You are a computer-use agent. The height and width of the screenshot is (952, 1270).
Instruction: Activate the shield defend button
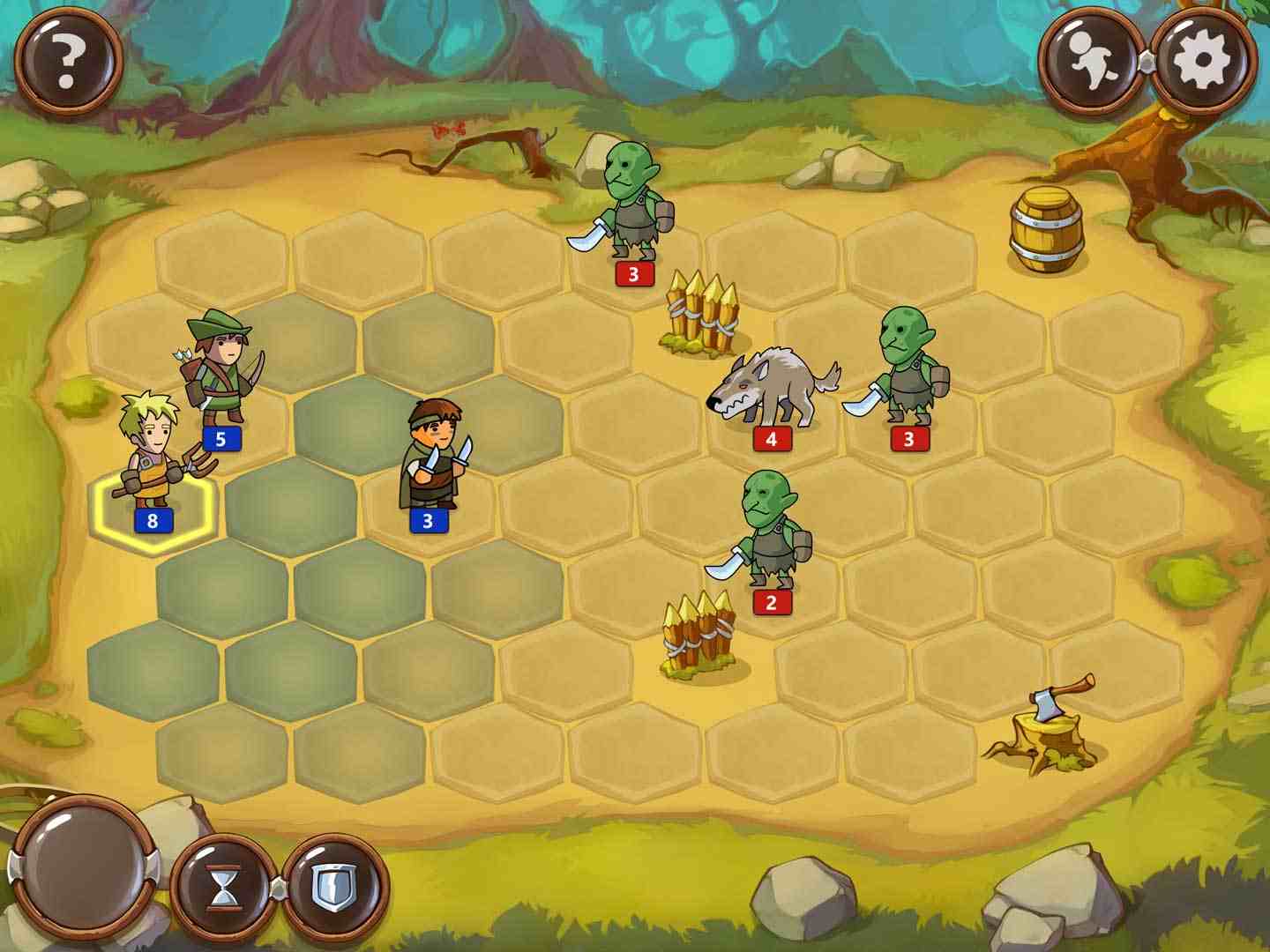(x=334, y=888)
